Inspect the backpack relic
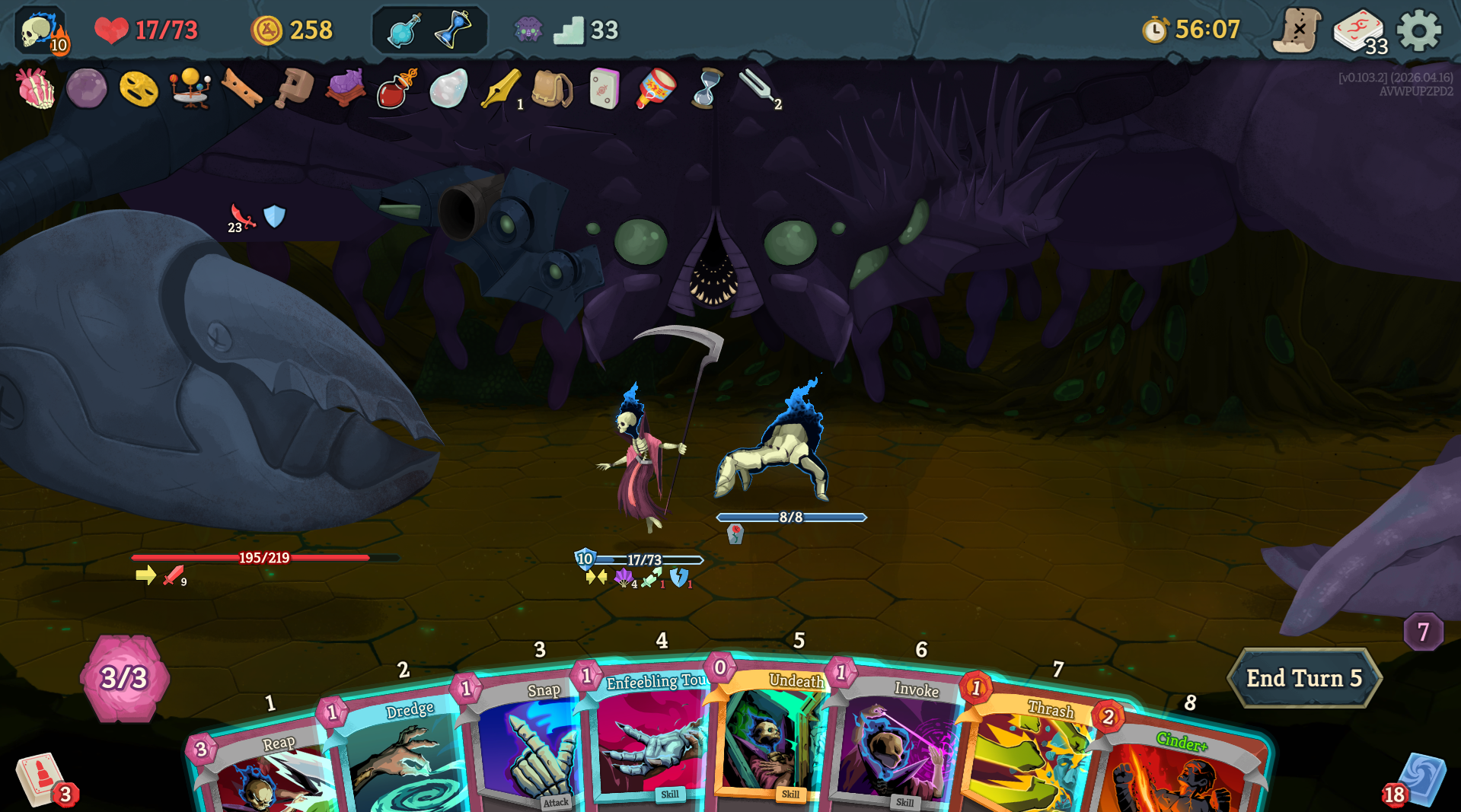Screen dimensions: 1461x812 pyautogui.click(x=552, y=89)
